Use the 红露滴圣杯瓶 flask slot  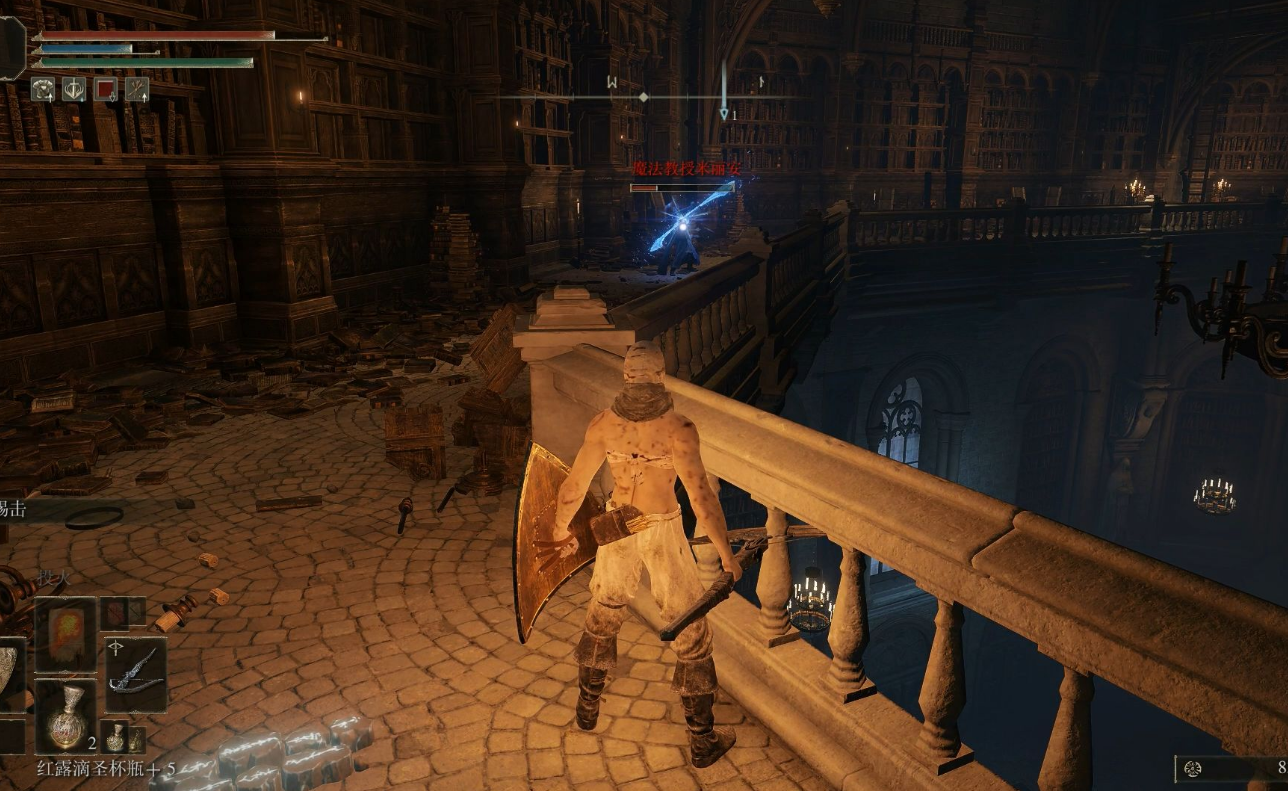[66, 715]
